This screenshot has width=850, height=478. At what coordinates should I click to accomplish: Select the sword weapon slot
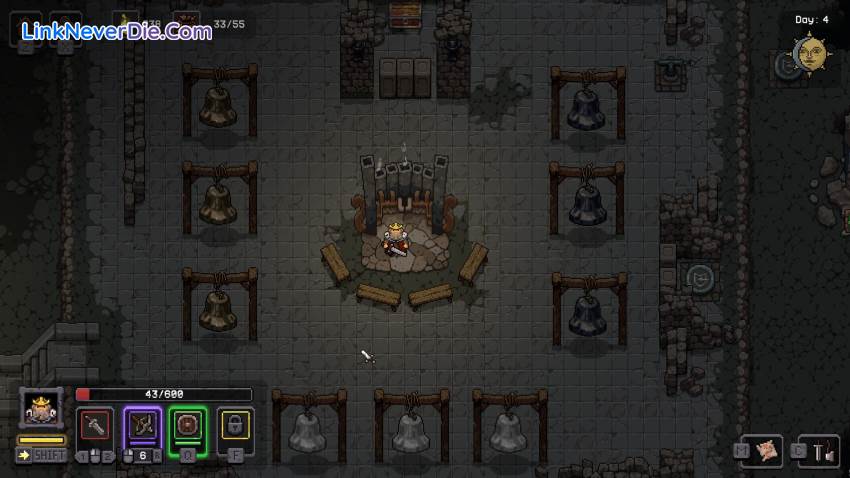point(97,426)
